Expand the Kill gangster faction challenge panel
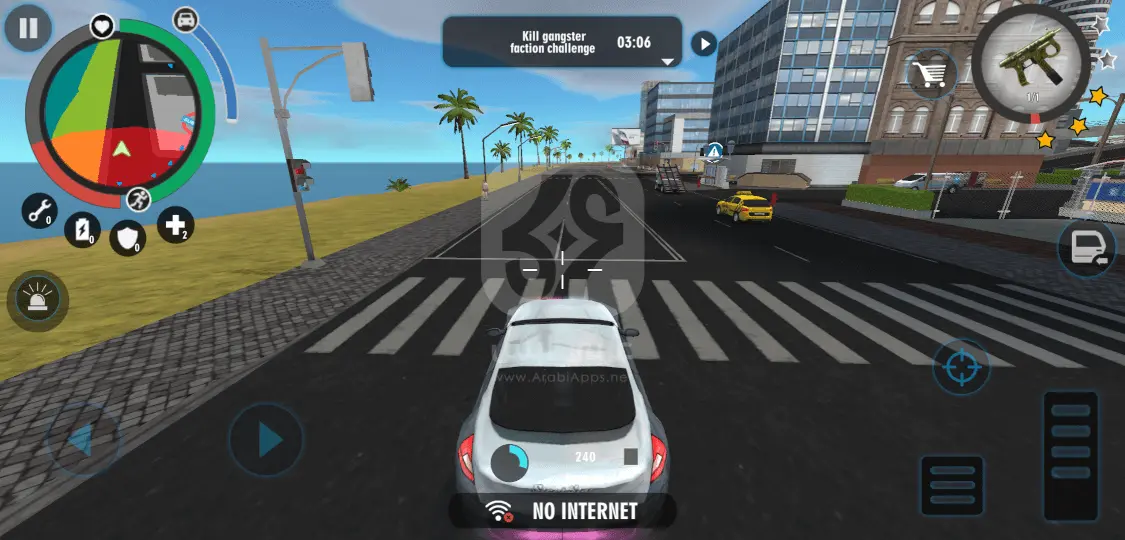Image resolution: width=1125 pixels, height=540 pixels. (667, 61)
